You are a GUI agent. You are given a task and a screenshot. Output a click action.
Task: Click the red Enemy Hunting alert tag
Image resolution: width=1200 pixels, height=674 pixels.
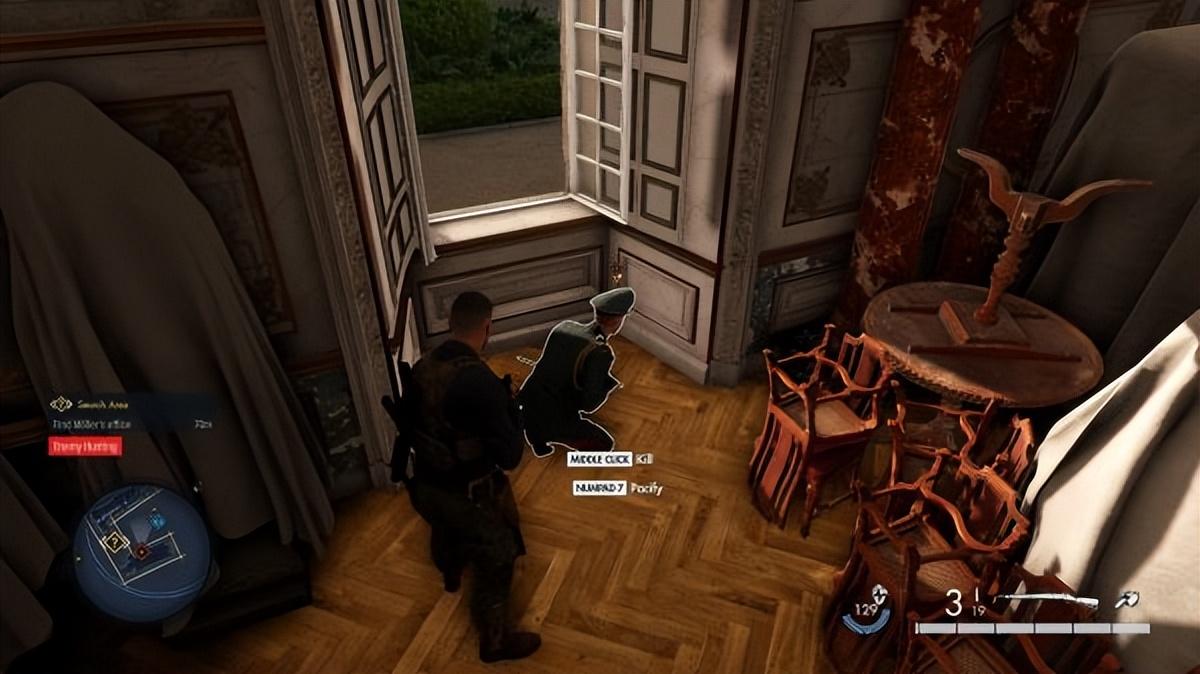tap(85, 446)
